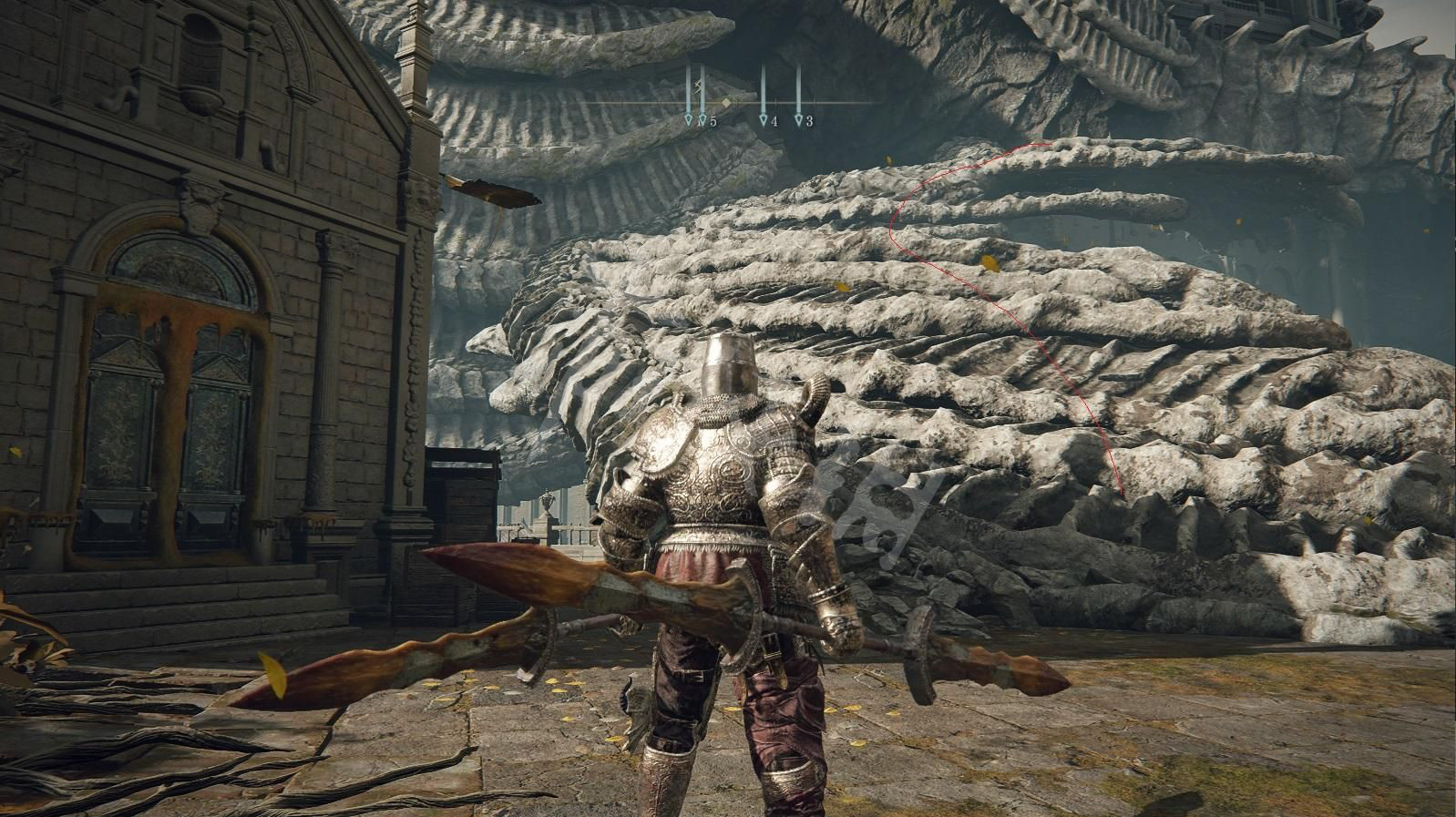This screenshot has height=817, width=1456.
Task: Select the beacon marker numbered 4
Action: point(763,119)
